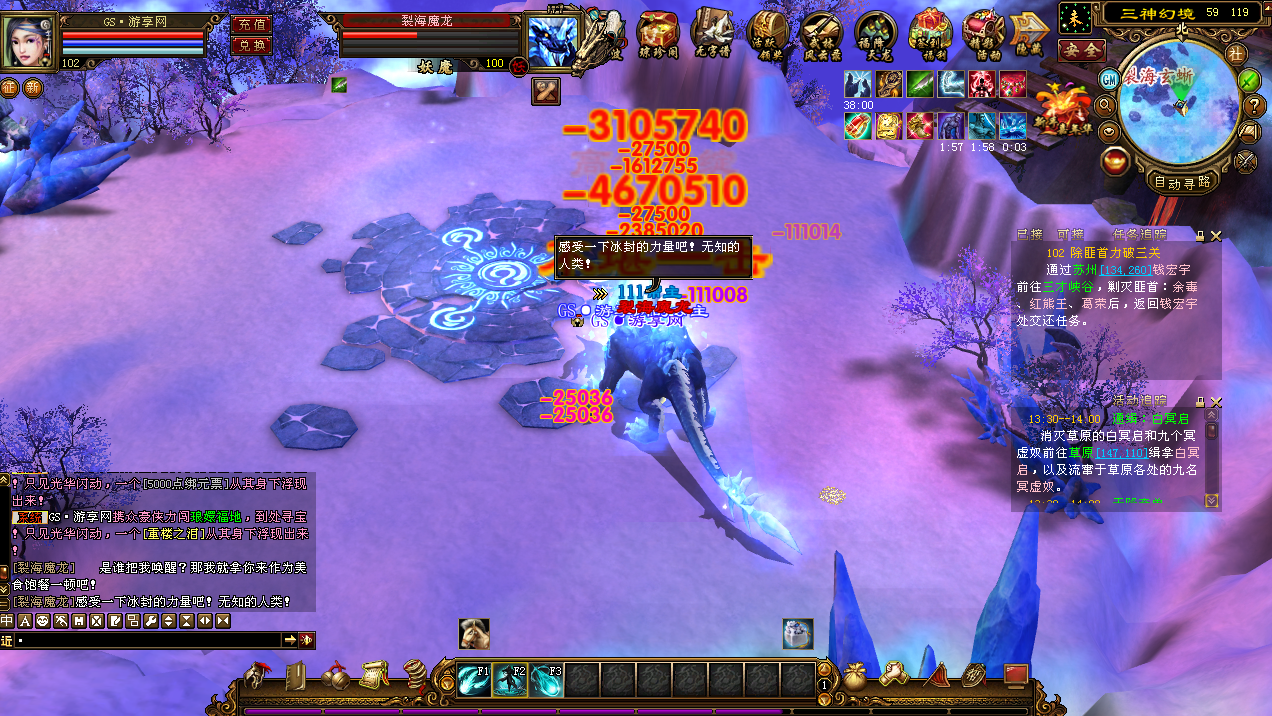The image size is (1272, 716).
Task: Click the 自动寻路 auto-pathfinding button
Action: point(1182,182)
